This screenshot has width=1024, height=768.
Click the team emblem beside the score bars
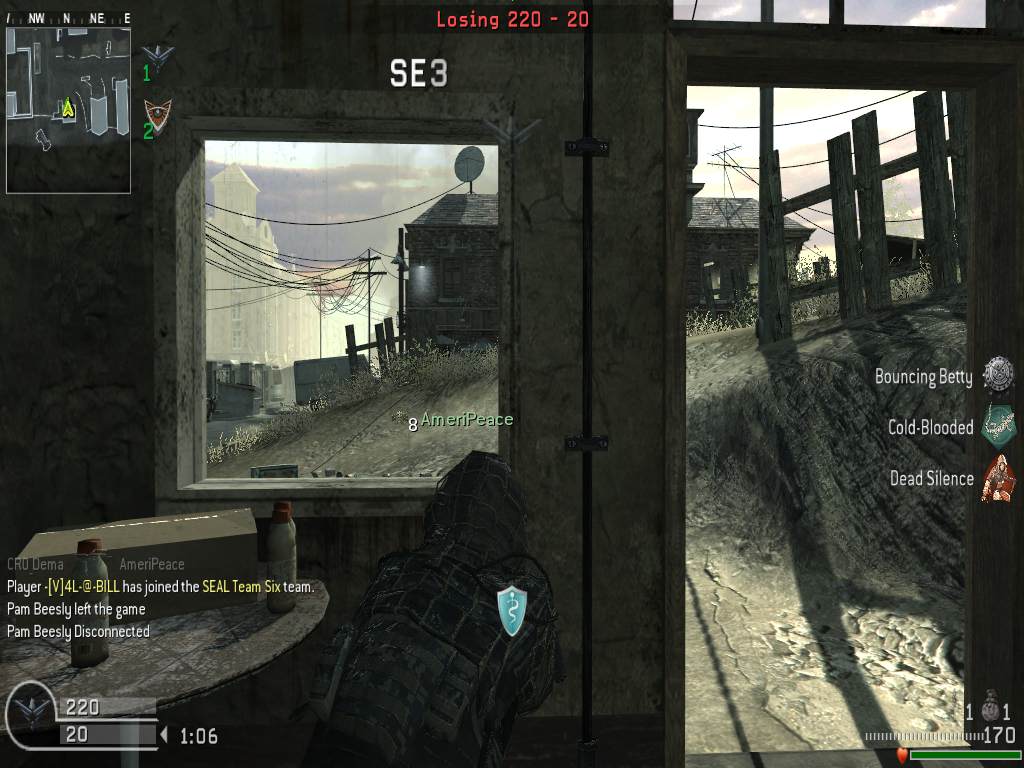click(x=31, y=713)
